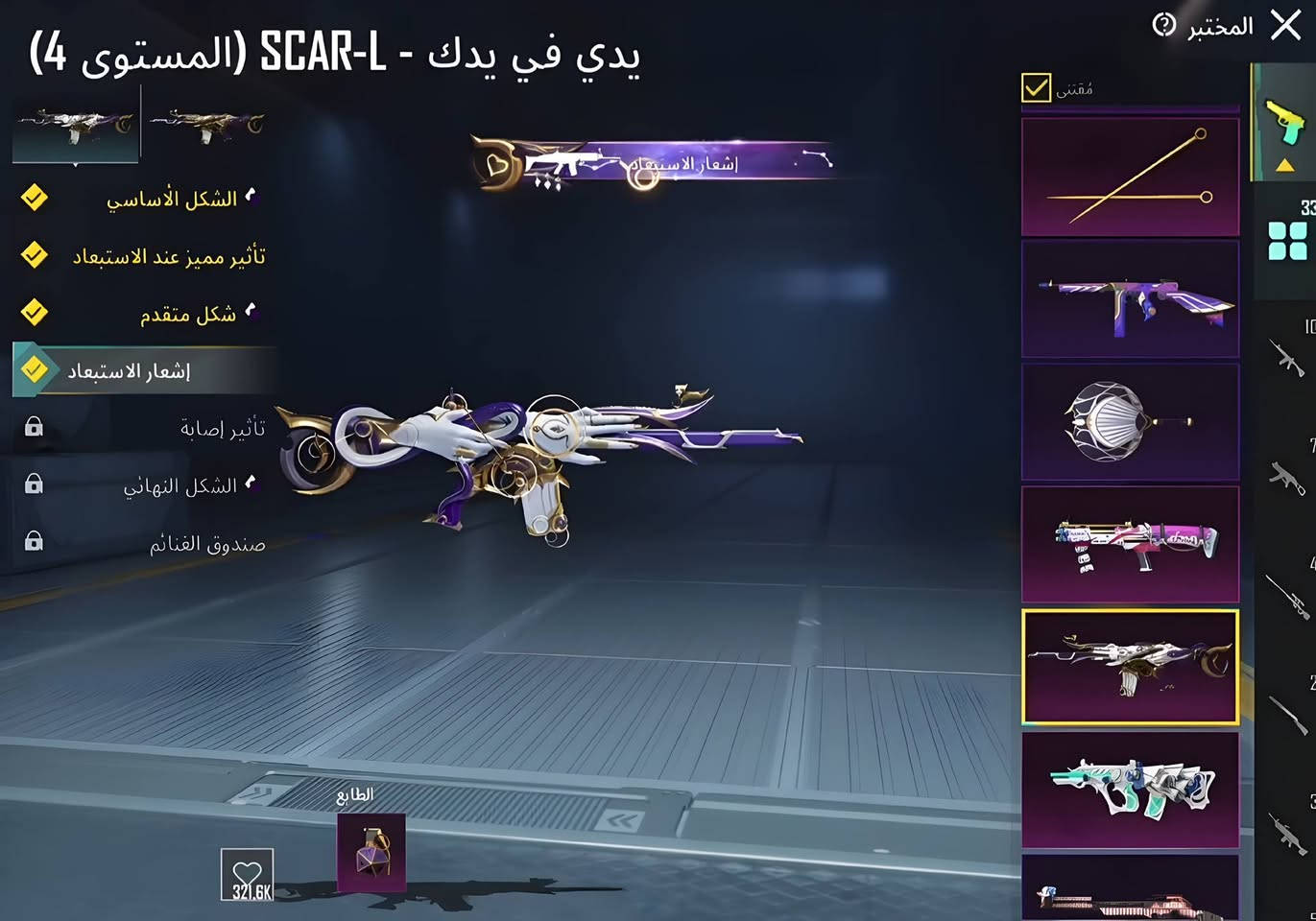Select the assault rifle category icon
This screenshot has height=921, width=1316.
1286,360
